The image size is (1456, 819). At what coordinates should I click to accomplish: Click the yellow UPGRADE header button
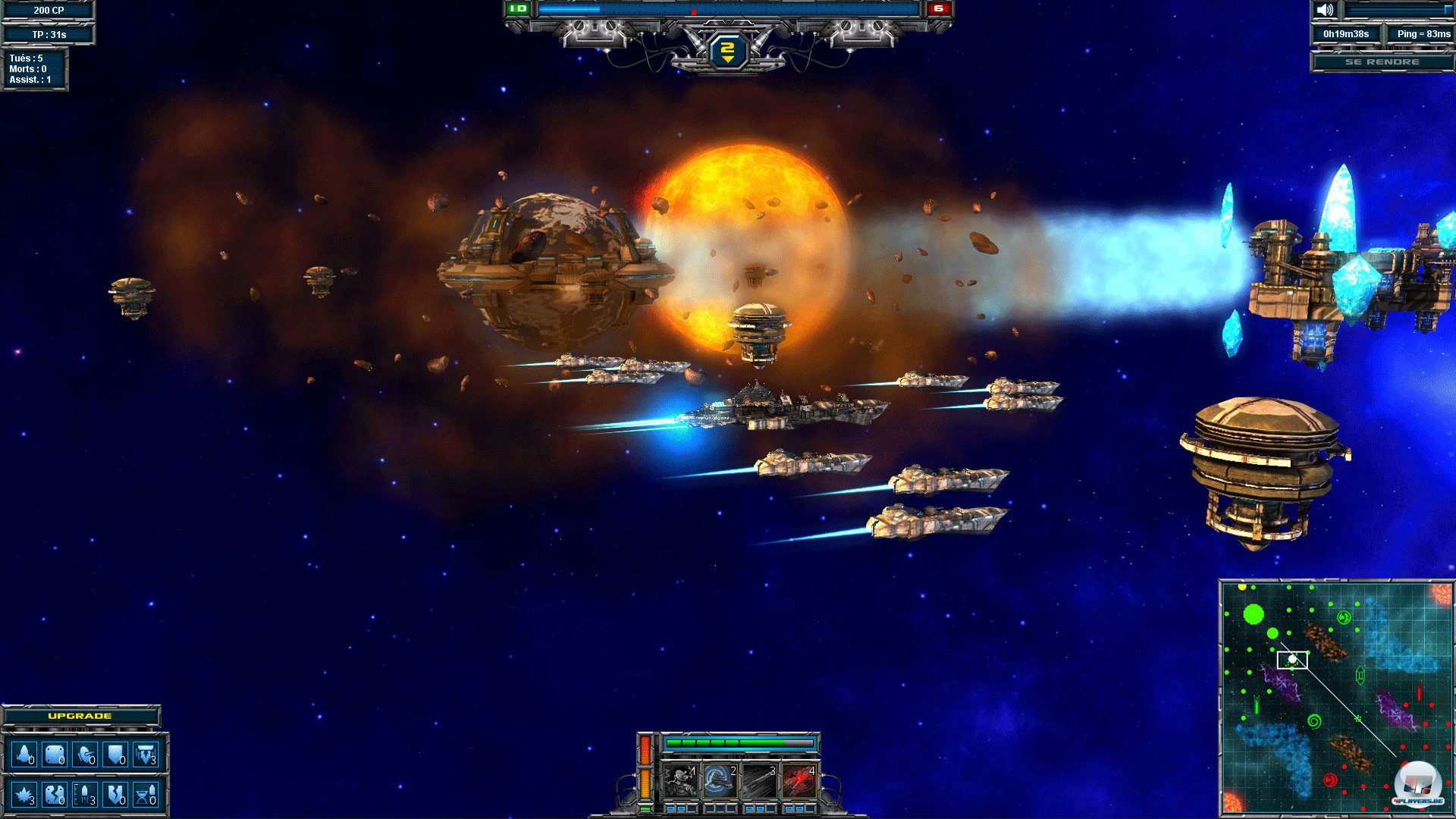click(80, 716)
